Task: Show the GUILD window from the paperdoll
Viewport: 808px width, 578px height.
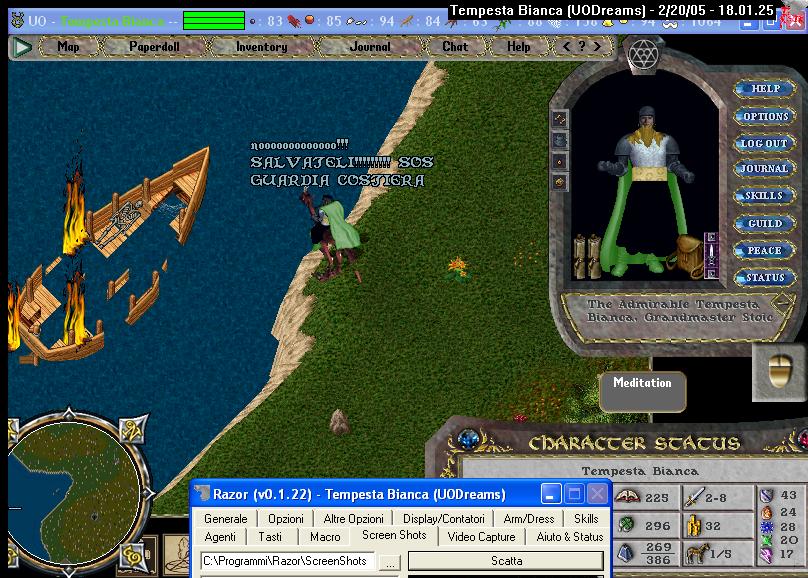Action: 764,223
